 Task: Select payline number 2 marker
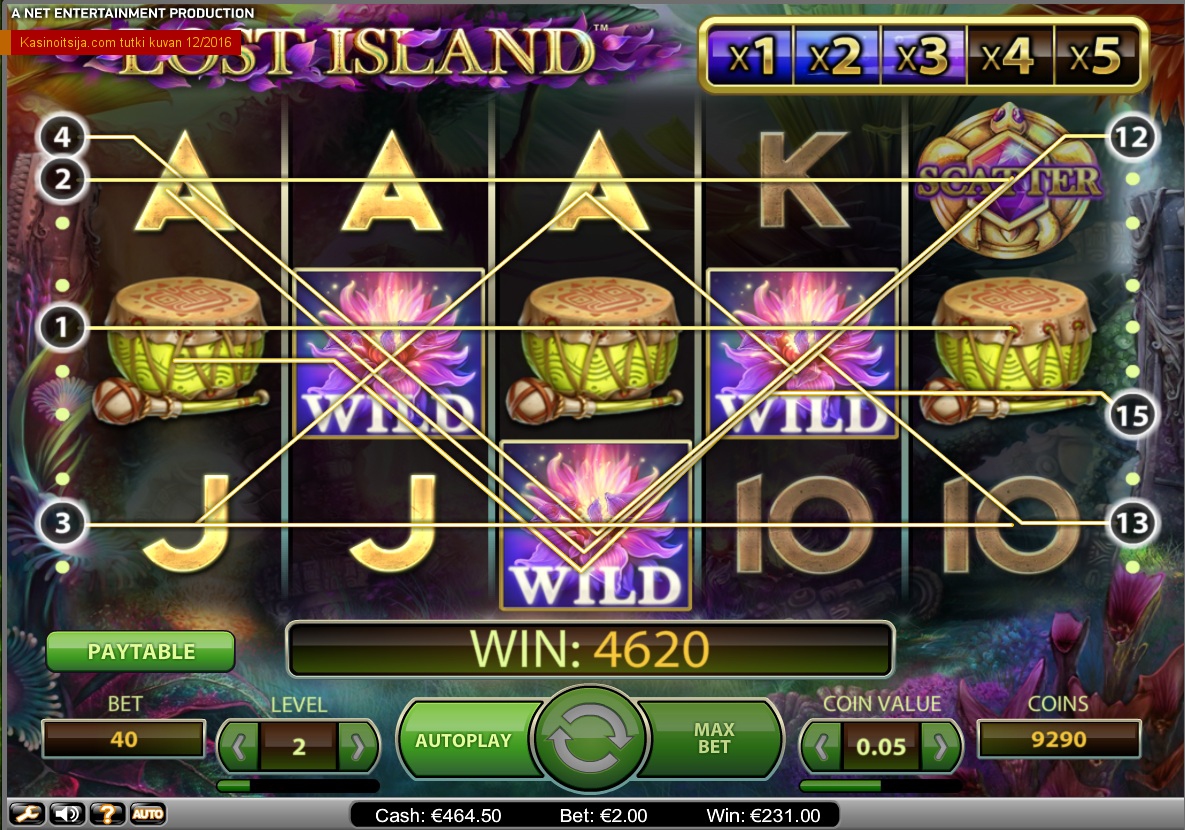[x=63, y=180]
